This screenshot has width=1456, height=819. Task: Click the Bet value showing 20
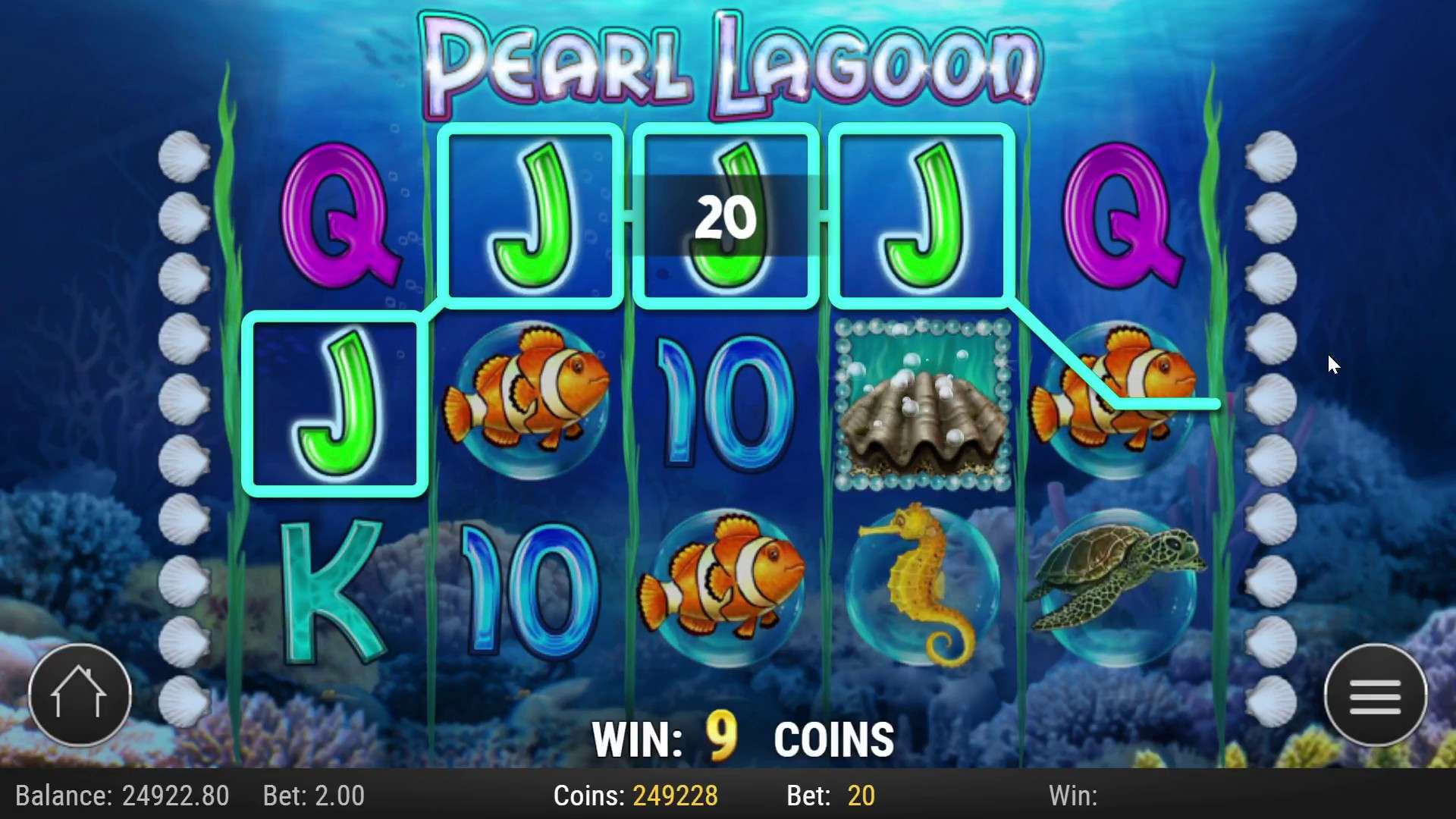861,795
